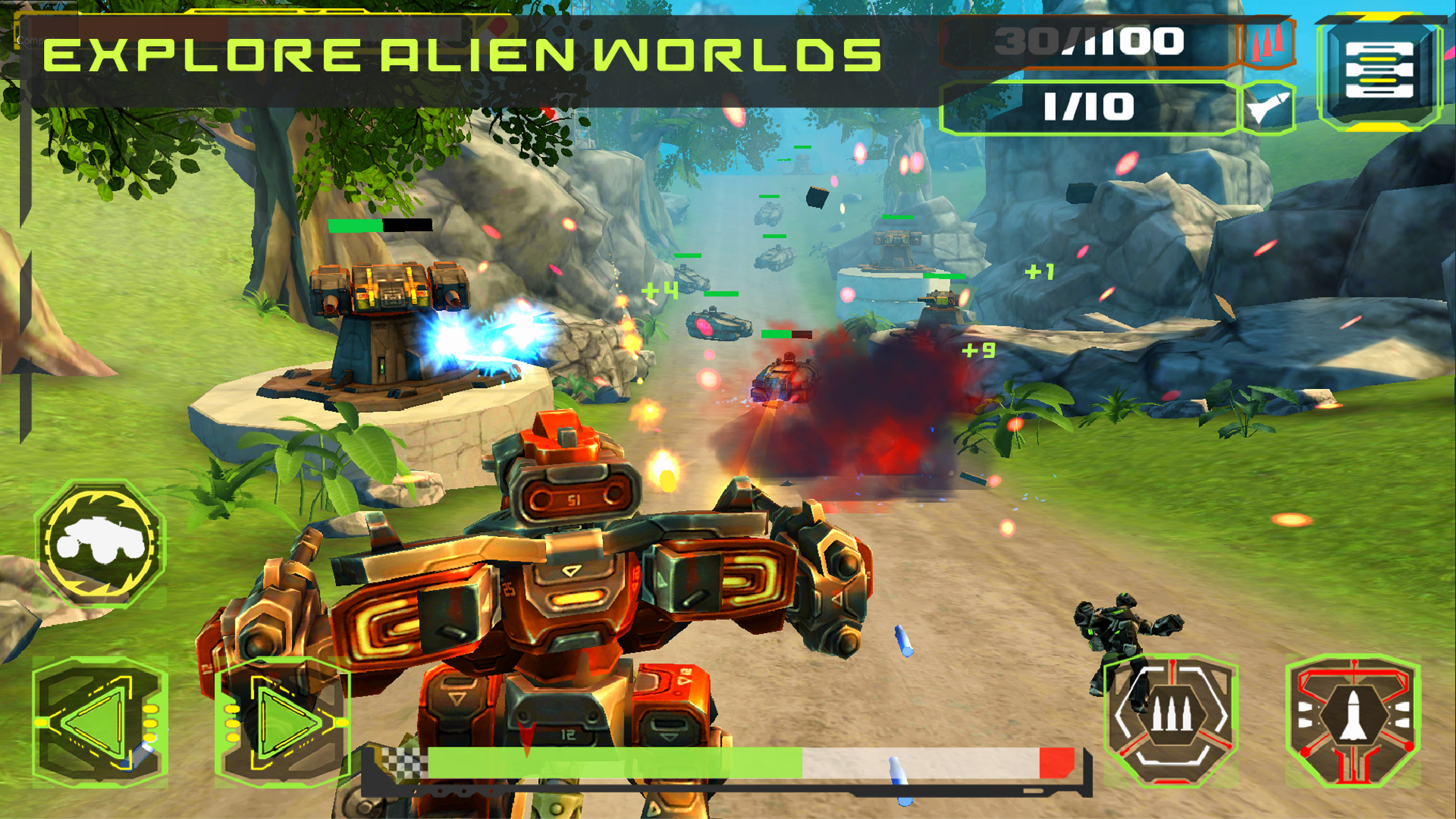The height and width of the screenshot is (819, 1456).
Task: Open the menu button with stacked bars
Action: coord(1380,71)
